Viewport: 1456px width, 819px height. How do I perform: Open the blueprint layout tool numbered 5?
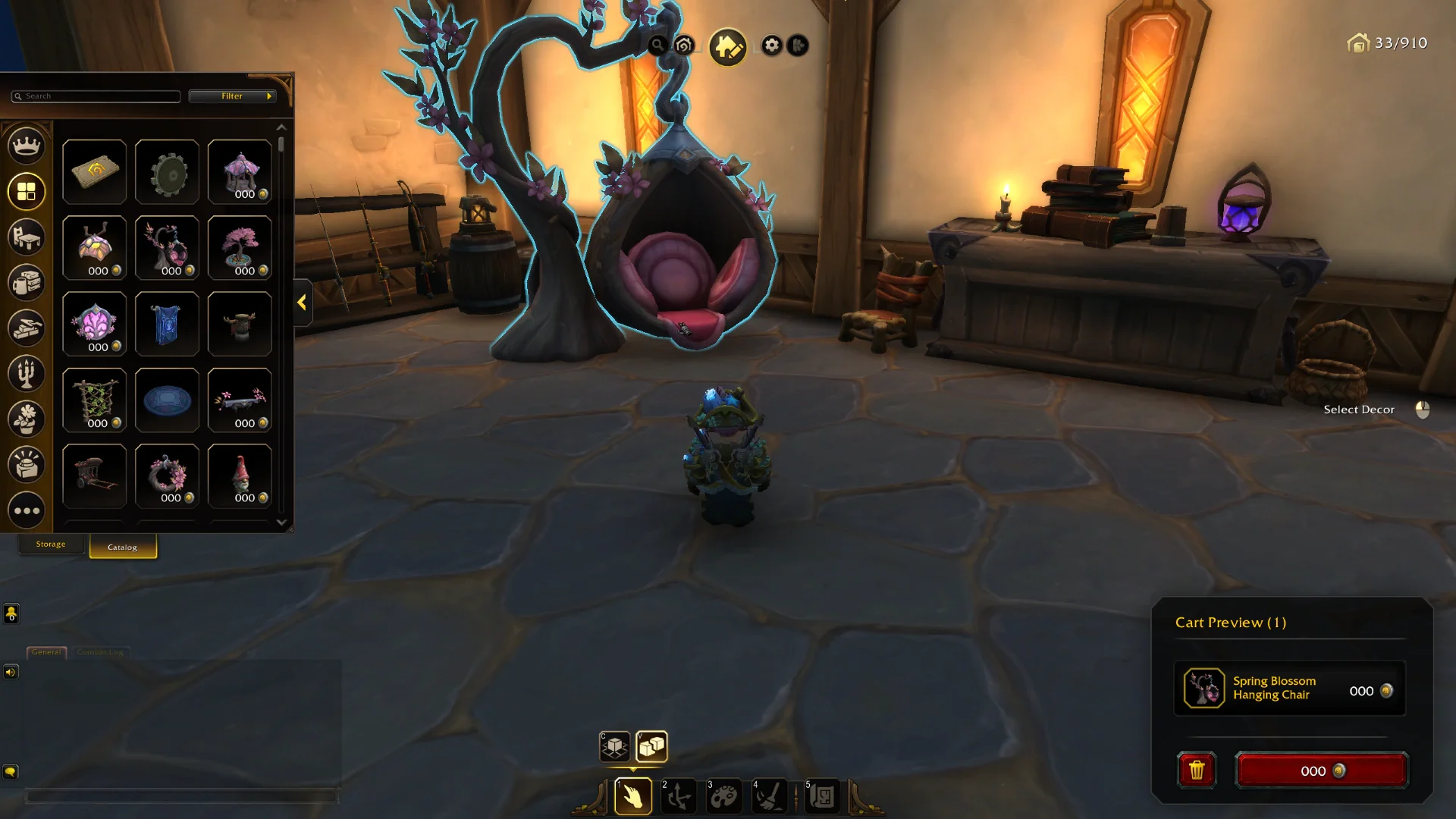click(x=823, y=795)
